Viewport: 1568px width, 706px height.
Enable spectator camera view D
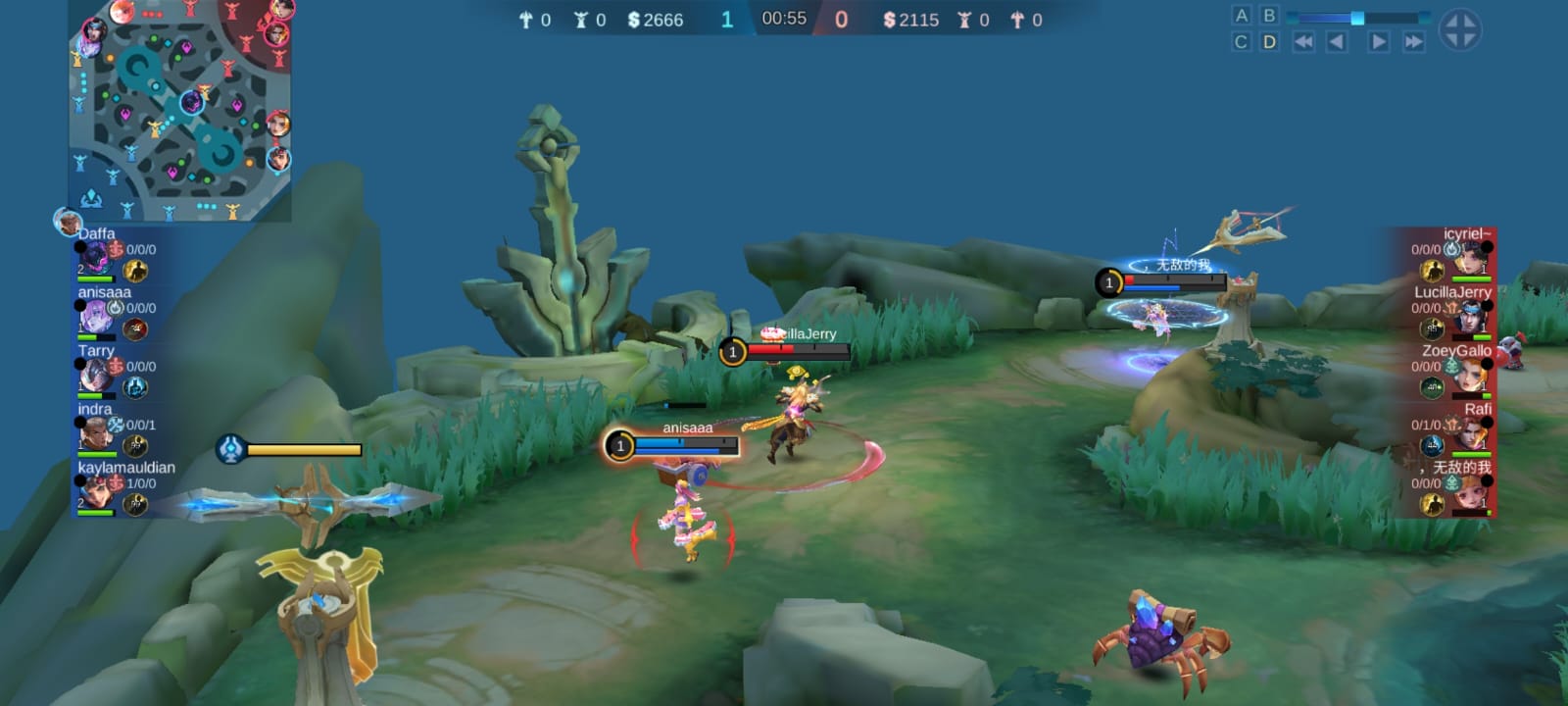[1270, 41]
